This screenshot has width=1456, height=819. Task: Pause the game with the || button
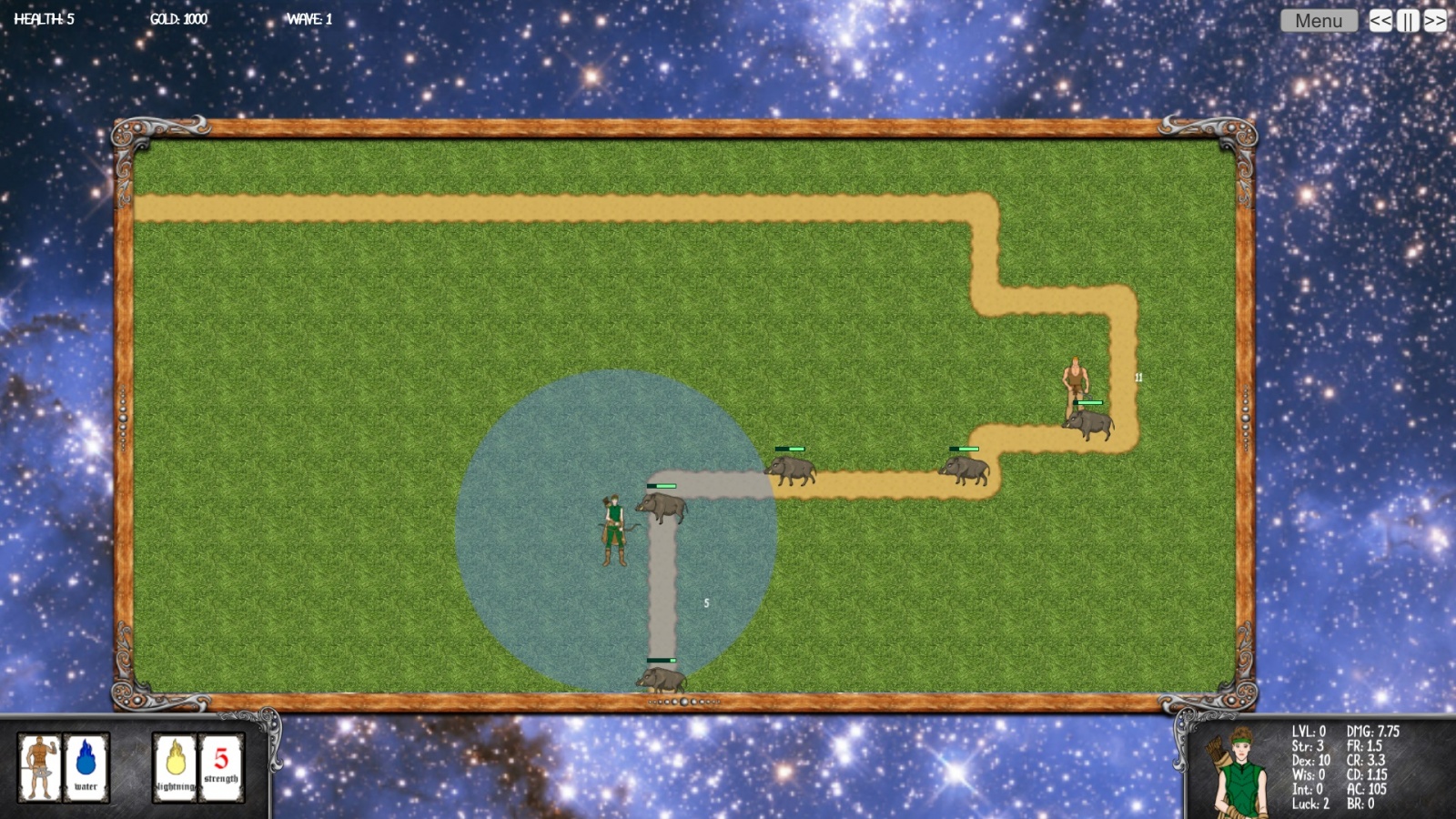point(1408,20)
